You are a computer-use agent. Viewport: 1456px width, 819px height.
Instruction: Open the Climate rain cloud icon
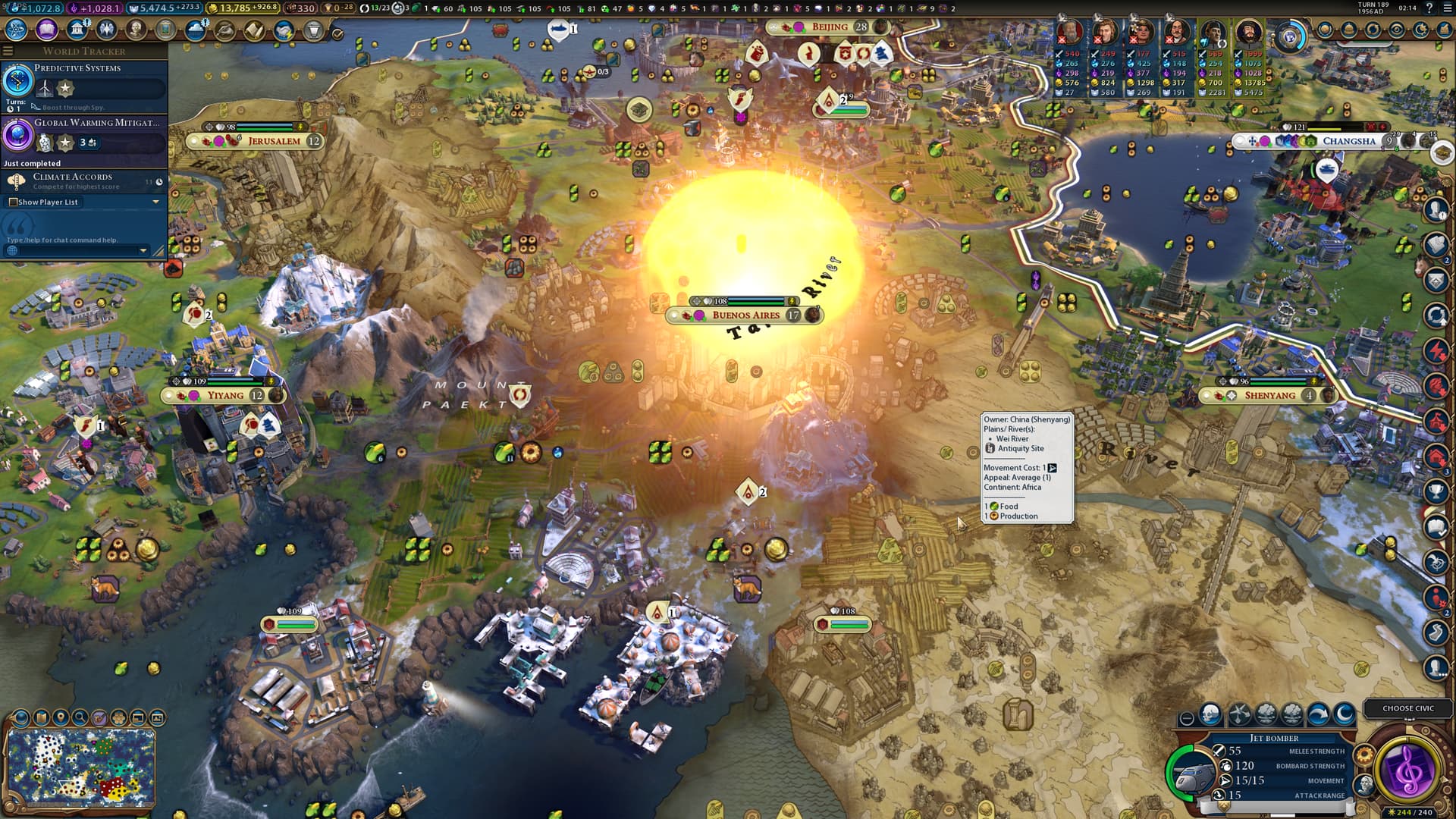[196, 30]
